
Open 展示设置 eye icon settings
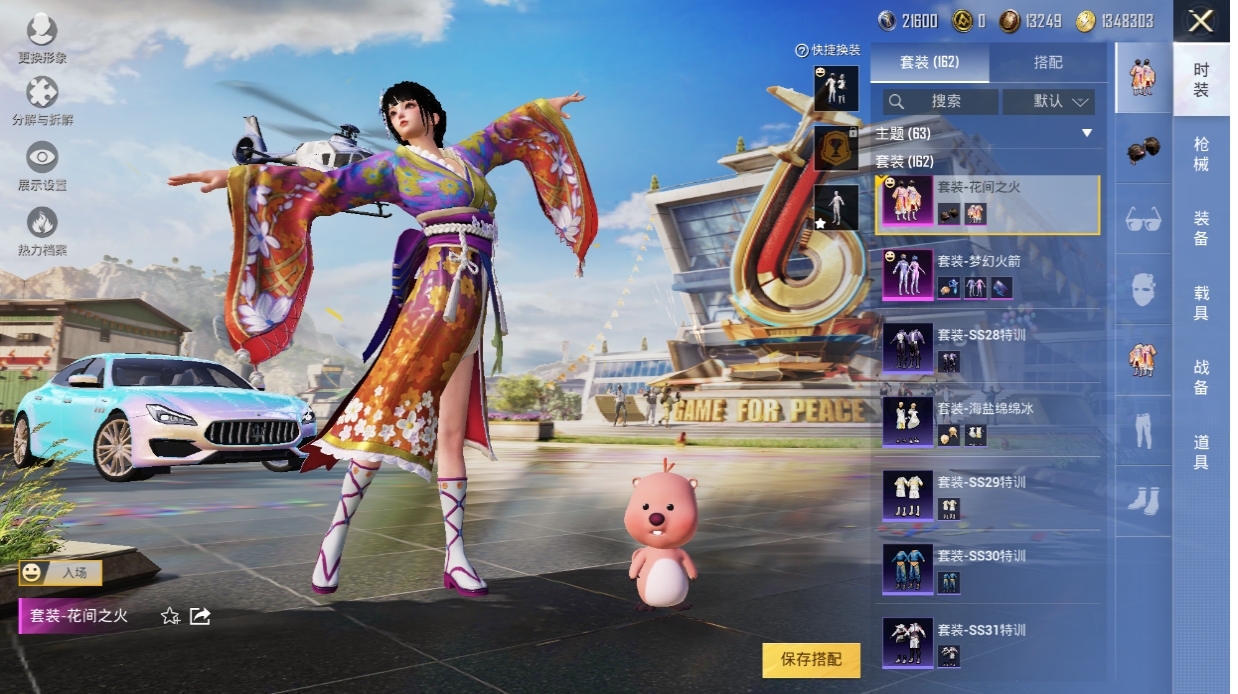pyautogui.click(x=42, y=165)
